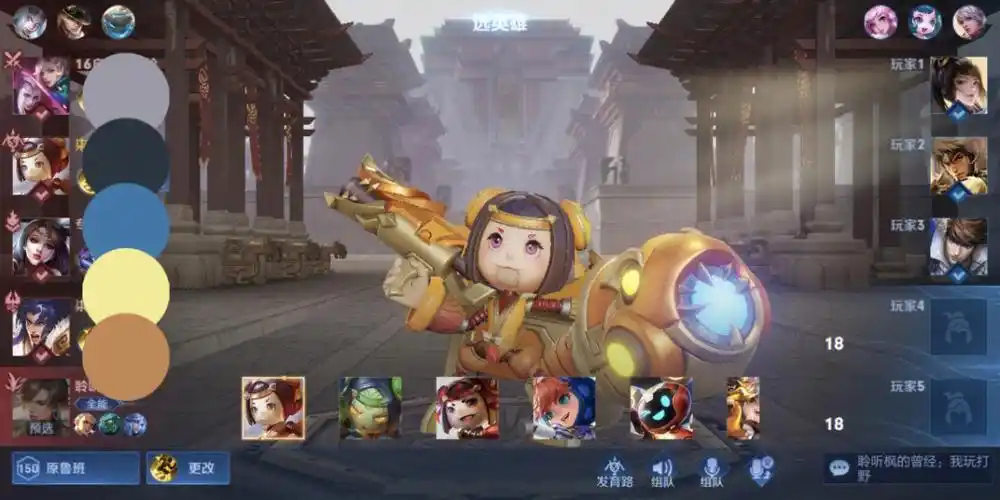Image resolution: width=1000 pixels, height=500 pixels.
Task: Click the first teammate's white-haired hero portrait
Action: tap(41, 86)
